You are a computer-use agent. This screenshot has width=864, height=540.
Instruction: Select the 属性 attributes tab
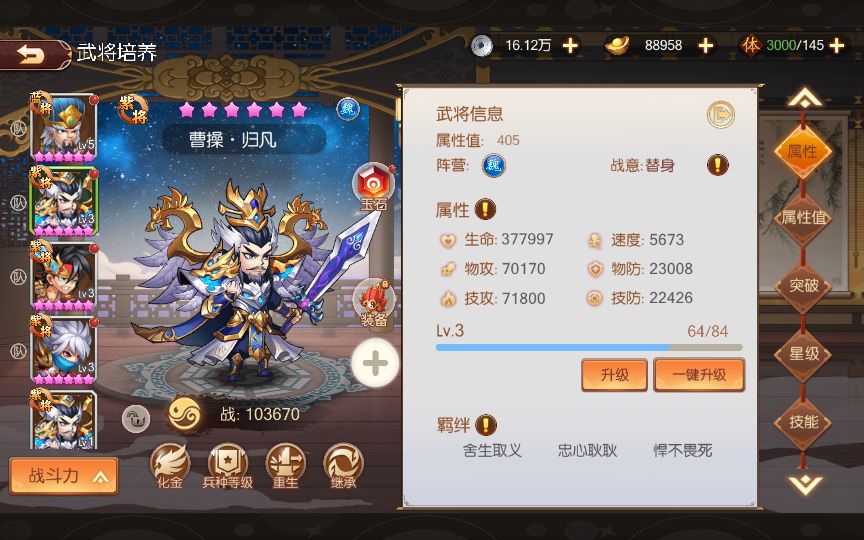click(804, 152)
